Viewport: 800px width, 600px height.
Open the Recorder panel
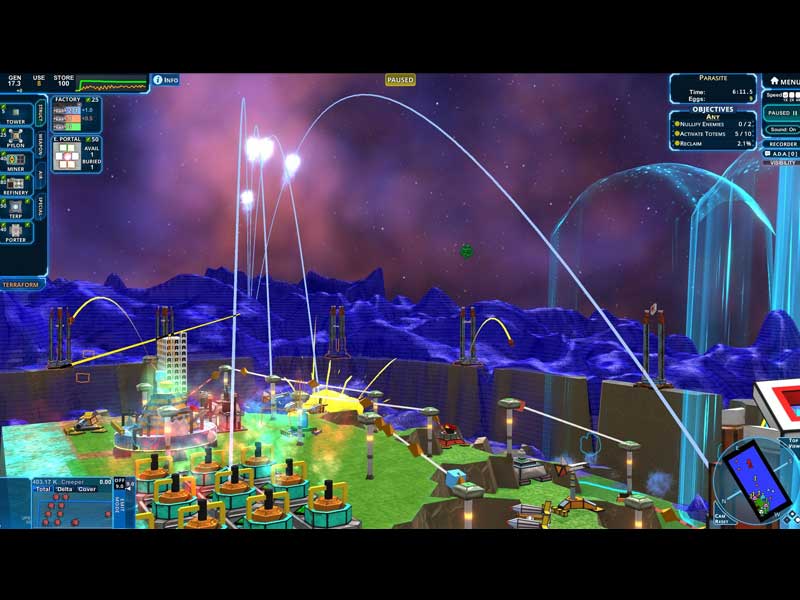(783, 144)
